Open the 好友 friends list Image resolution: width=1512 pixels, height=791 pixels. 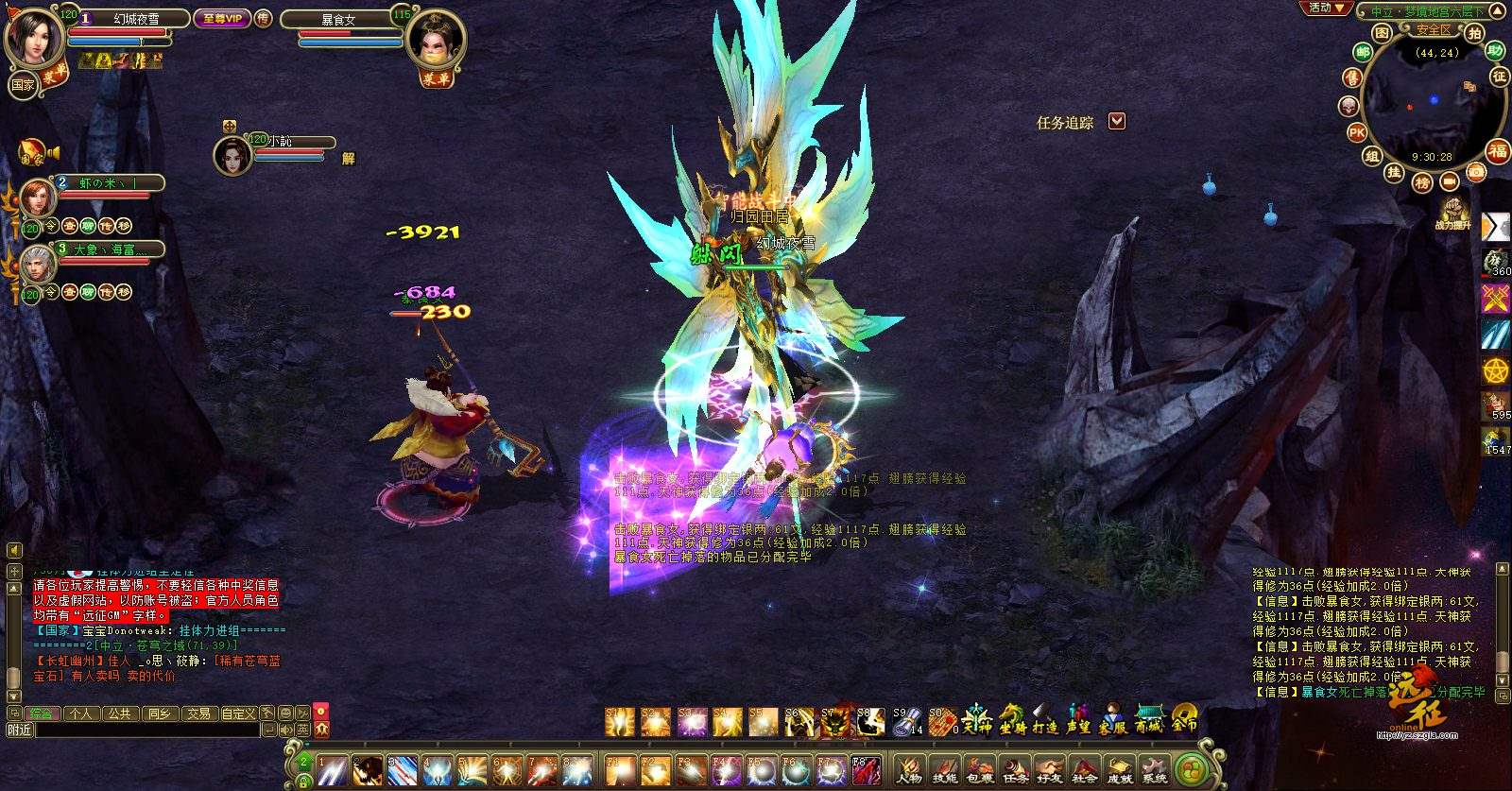(1050, 769)
